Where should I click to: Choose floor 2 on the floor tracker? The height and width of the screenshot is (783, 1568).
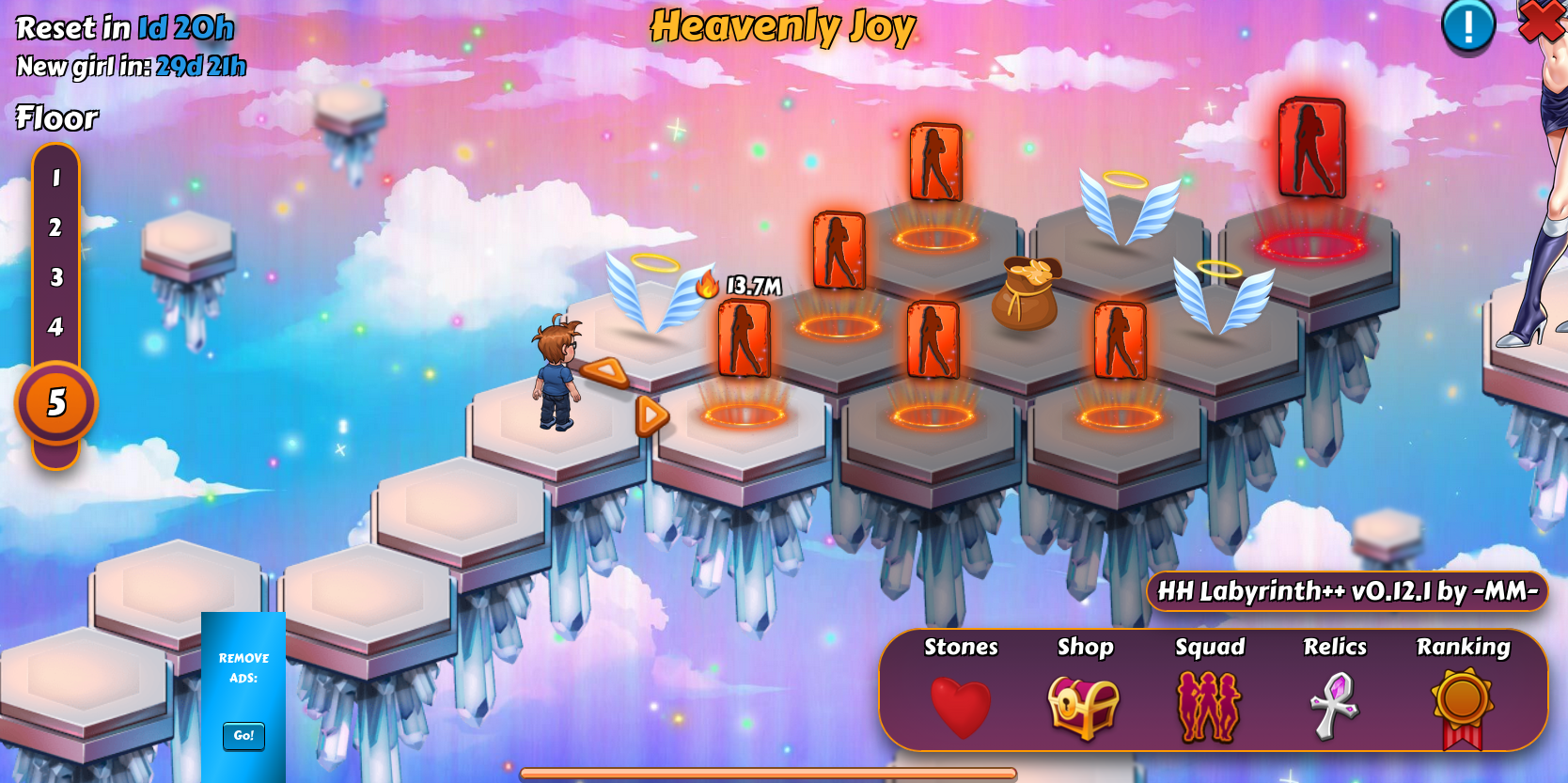point(56,227)
